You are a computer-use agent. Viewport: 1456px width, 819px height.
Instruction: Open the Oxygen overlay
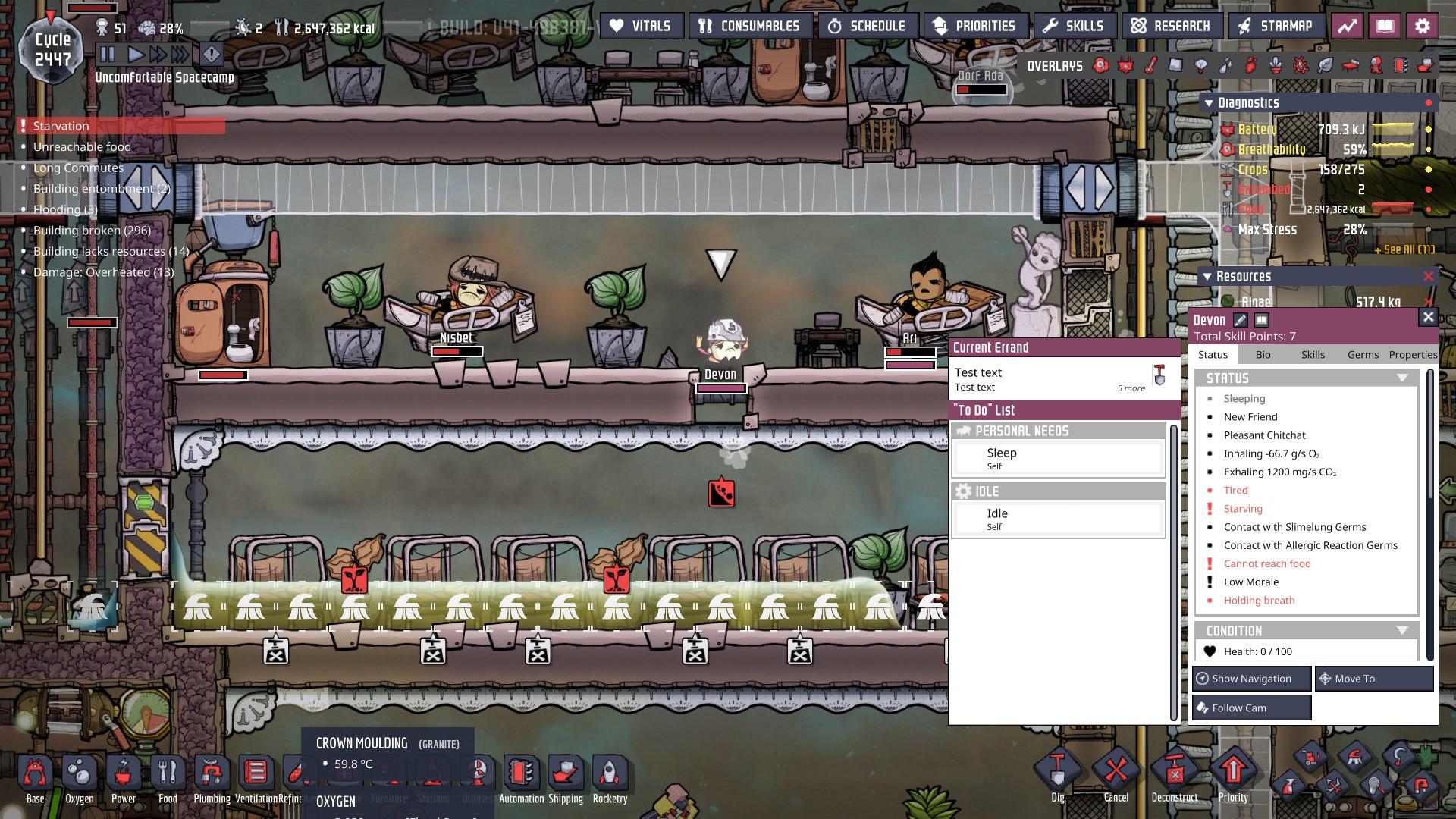click(1101, 66)
